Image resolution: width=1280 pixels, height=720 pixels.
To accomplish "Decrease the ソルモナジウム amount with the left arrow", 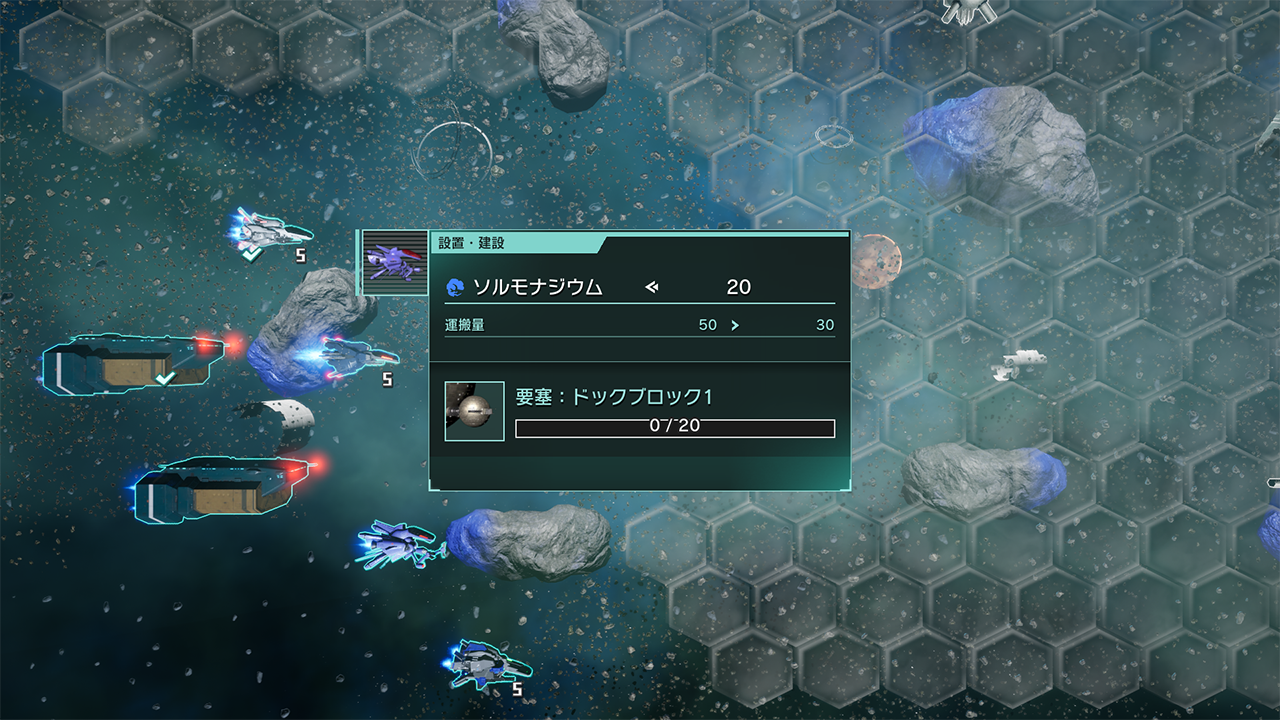I will 652,288.
